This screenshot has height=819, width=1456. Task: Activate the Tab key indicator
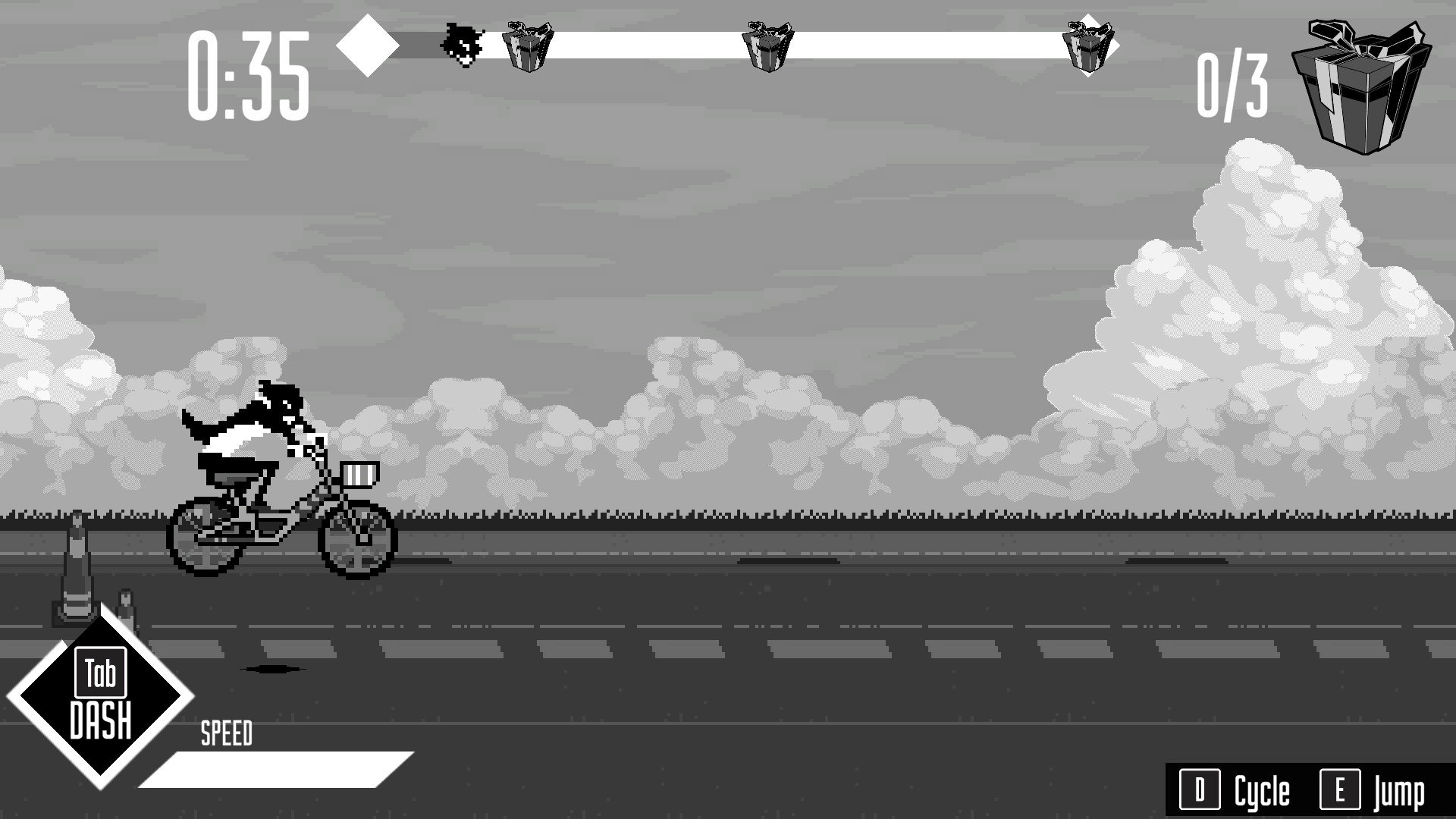101,671
